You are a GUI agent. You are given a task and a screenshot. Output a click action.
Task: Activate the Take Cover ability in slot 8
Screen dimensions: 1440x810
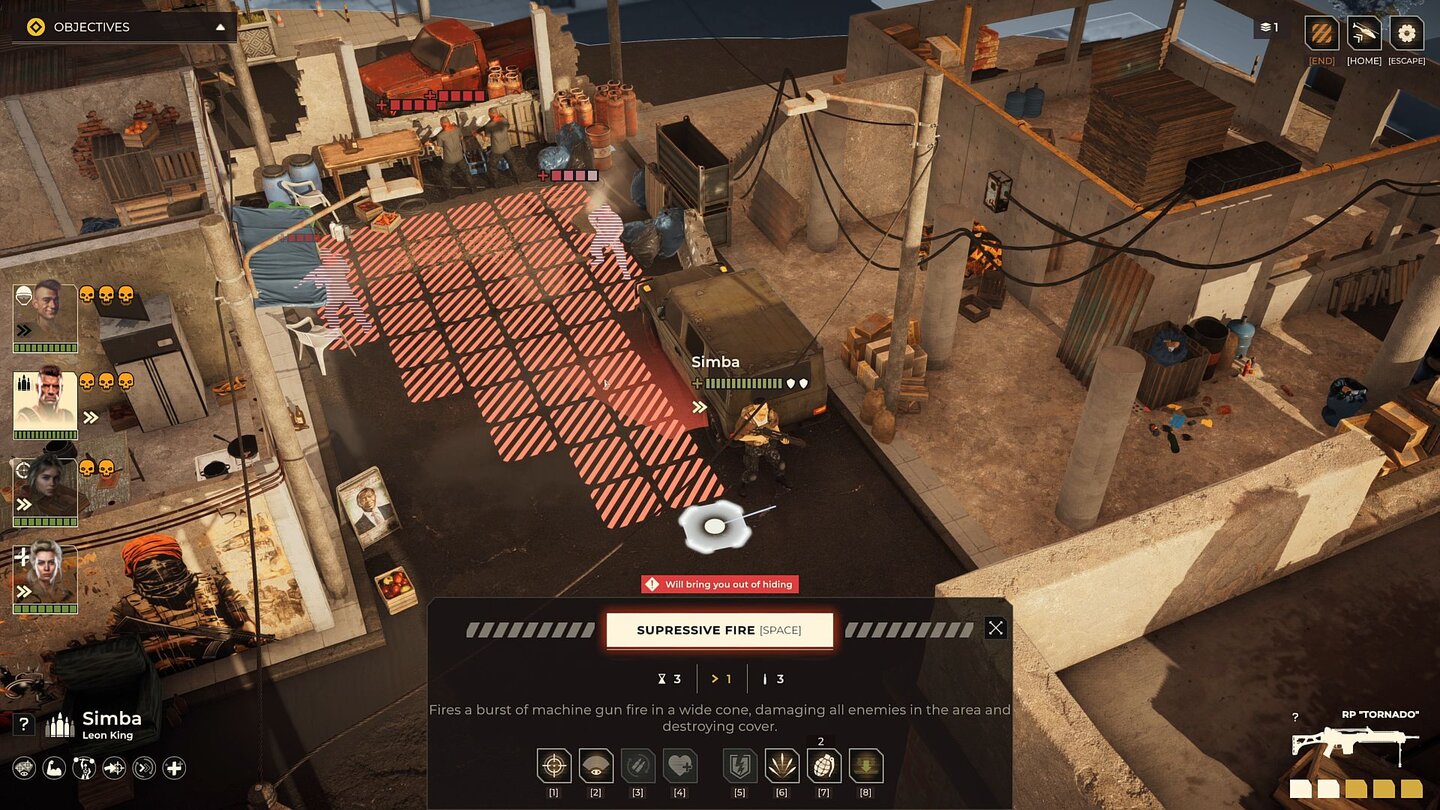[x=866, y=767]
